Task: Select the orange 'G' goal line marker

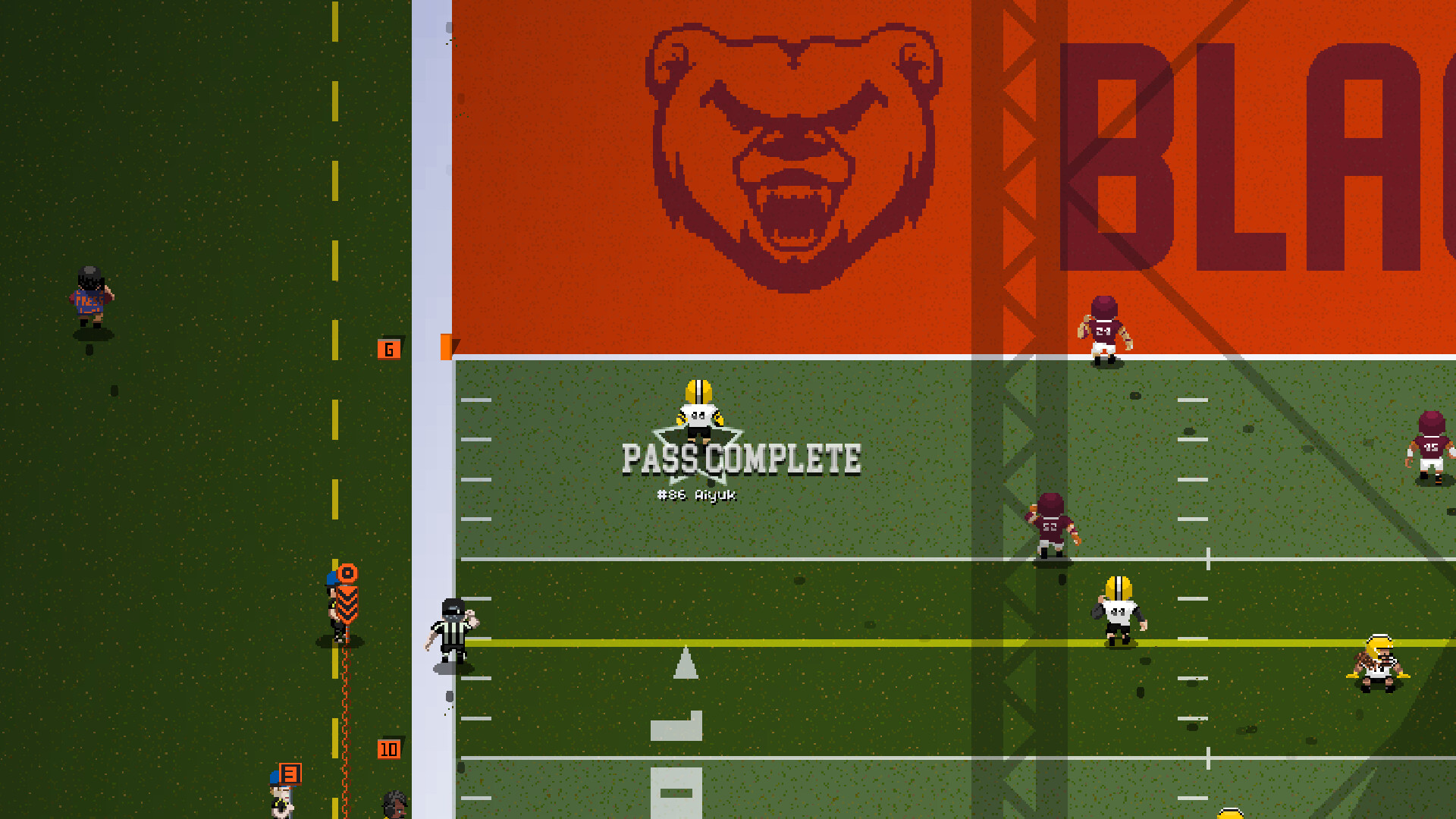Action: [389, 349]
